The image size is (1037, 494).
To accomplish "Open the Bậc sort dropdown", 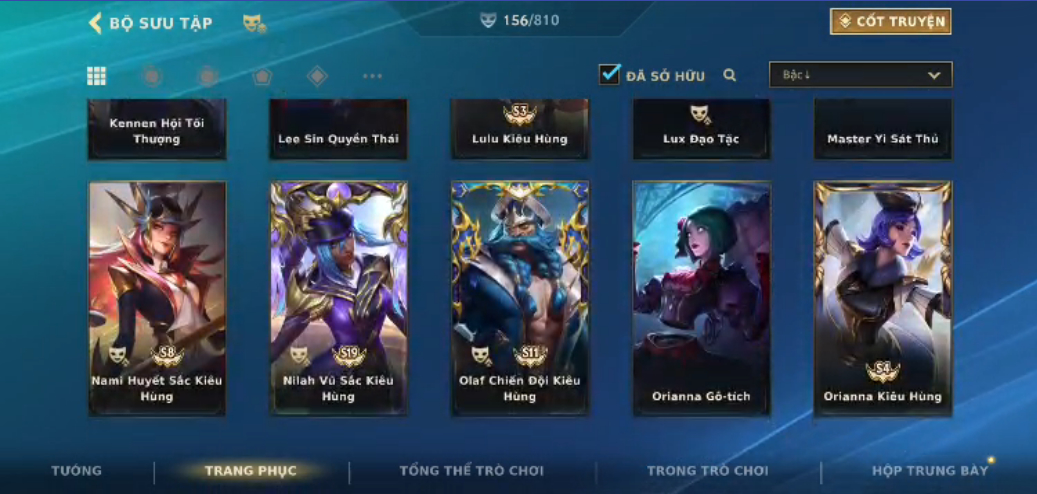I will (x=860, y=75).
